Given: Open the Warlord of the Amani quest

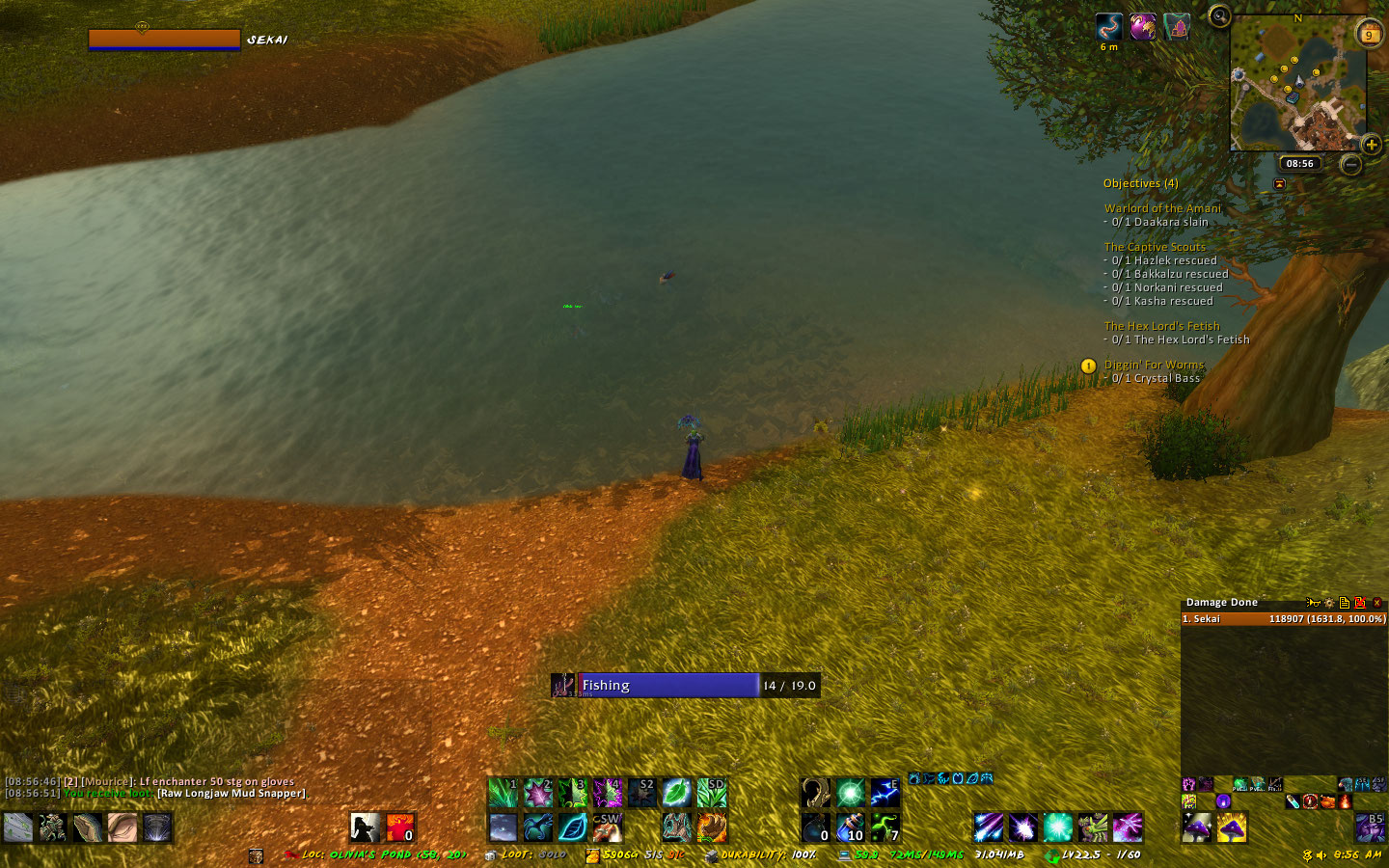Looking at the screenshot, I should point(1162,208).
